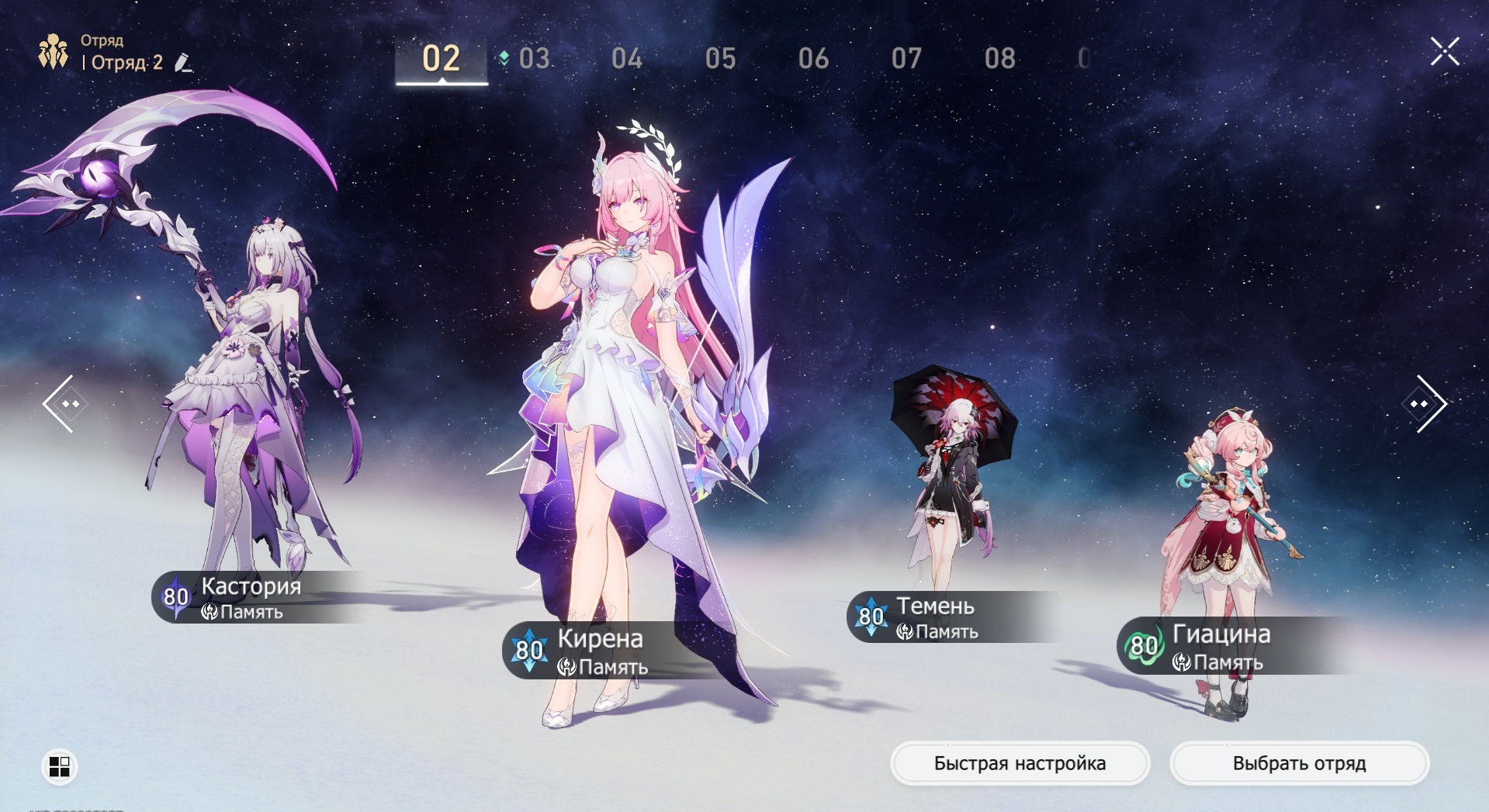The image size is (1489, 812).
Task: Rename the team with the pencil icon
Action: pyautogui.click(x=183, y=62)
